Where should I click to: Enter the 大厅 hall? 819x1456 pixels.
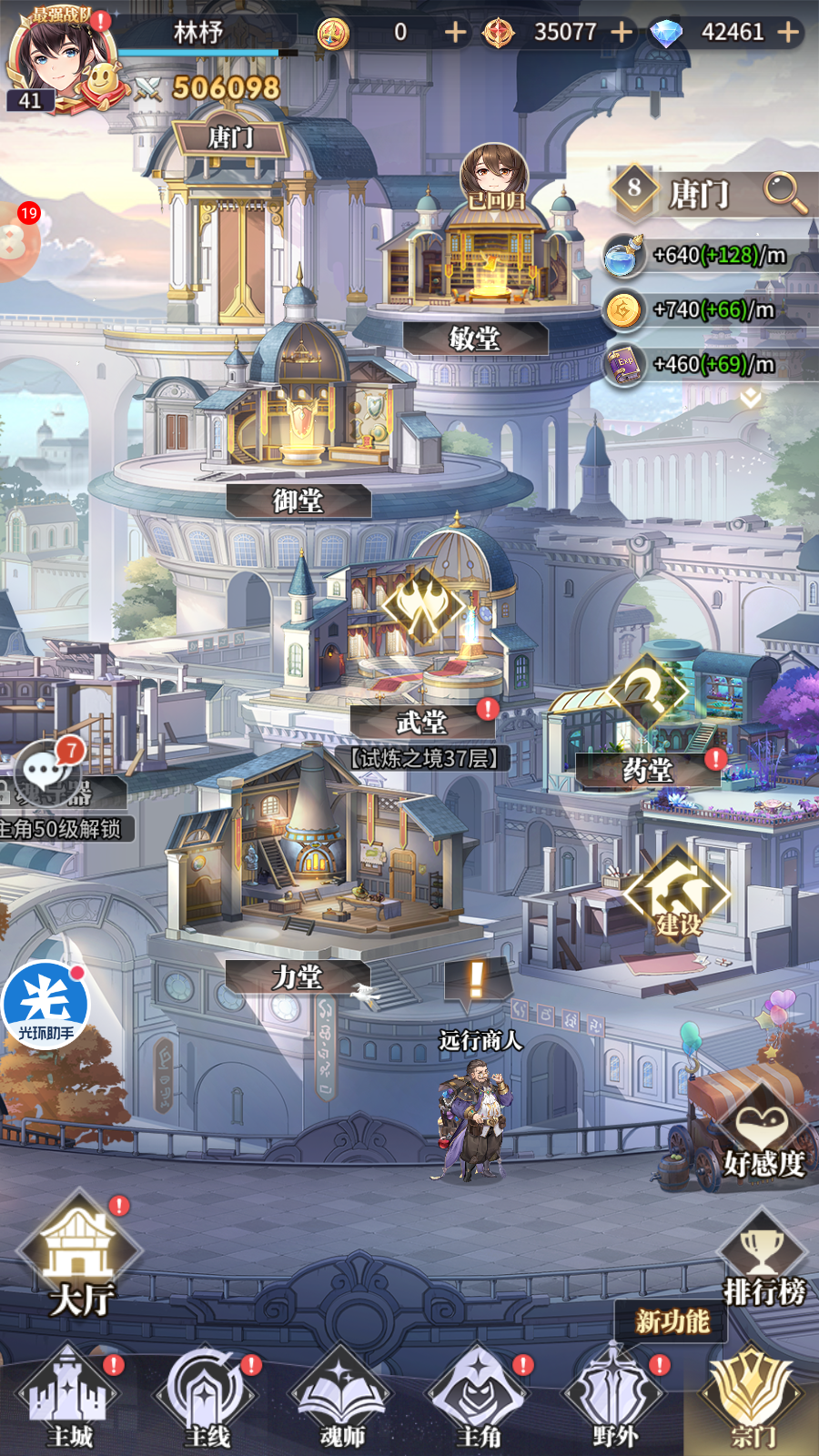pyautogui.click(x=80, y=1256)
